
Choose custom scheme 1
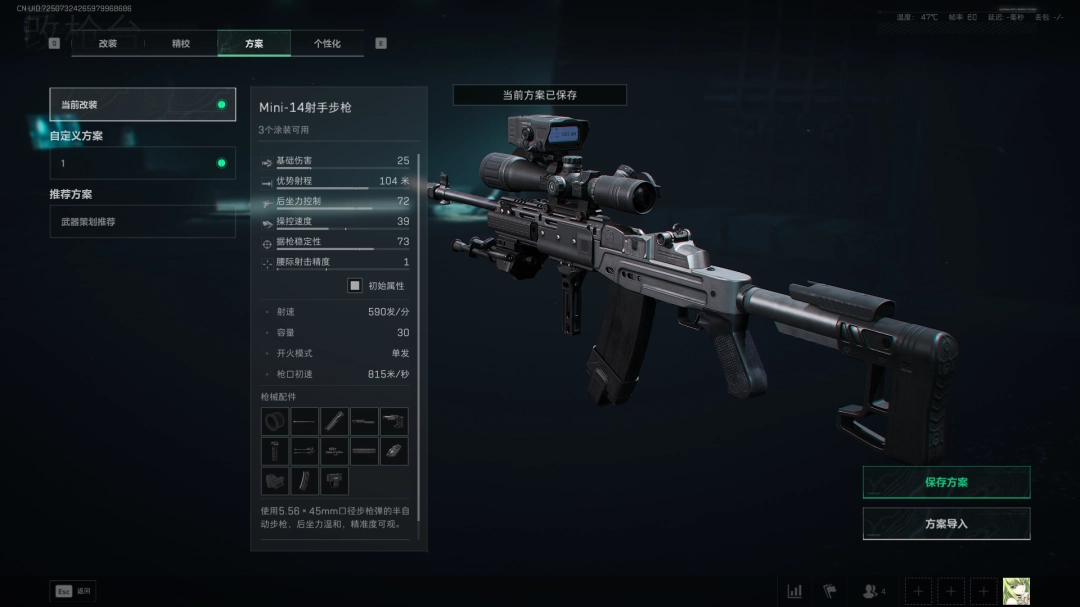click(x=143, y=163)
